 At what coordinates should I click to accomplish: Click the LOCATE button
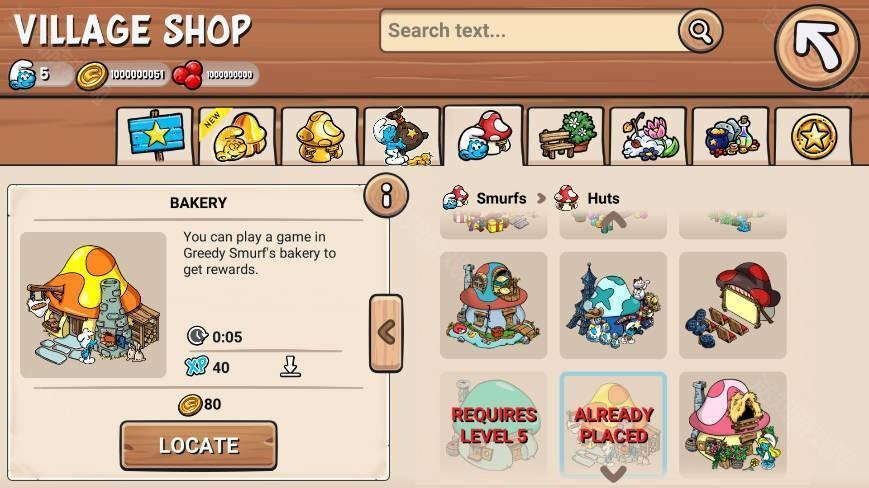point(198,445)
